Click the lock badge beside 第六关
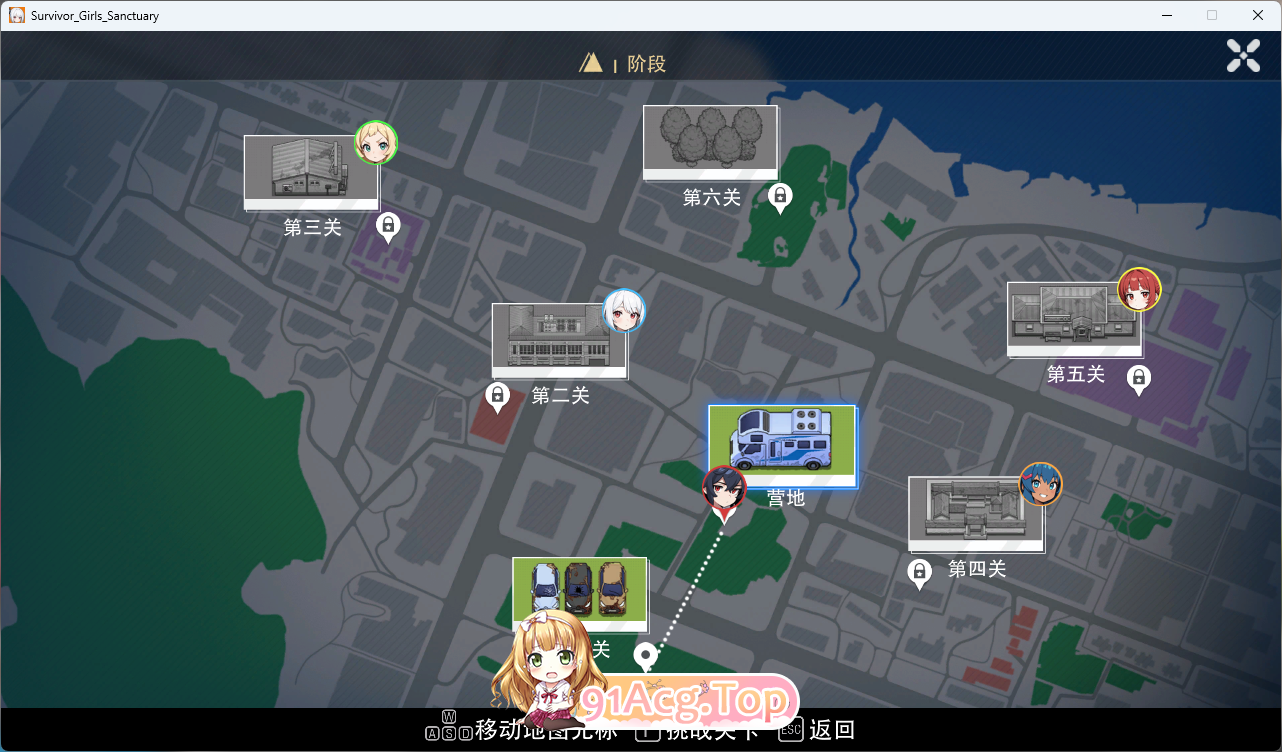Image resolution: width=1282 pixels, height=752 pixels. (780, 197)
